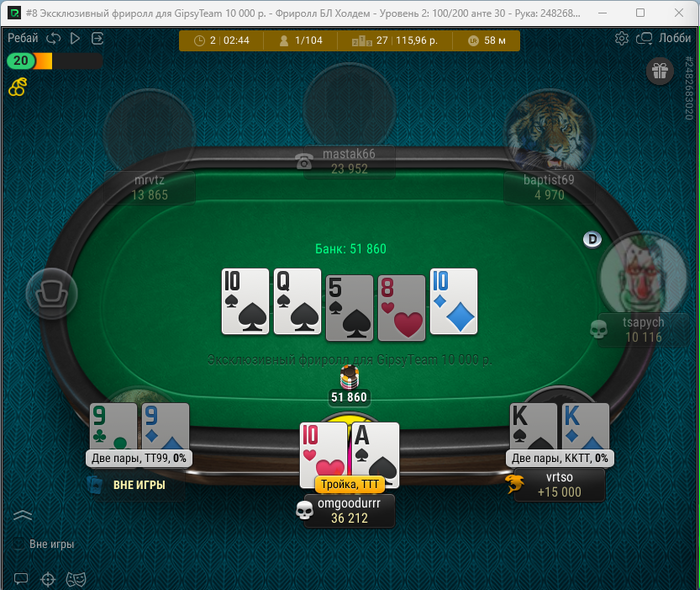Select baptist69 tiger avatar
The width and height of the screenshot is (700, 590).
click(x=545, y=131)
